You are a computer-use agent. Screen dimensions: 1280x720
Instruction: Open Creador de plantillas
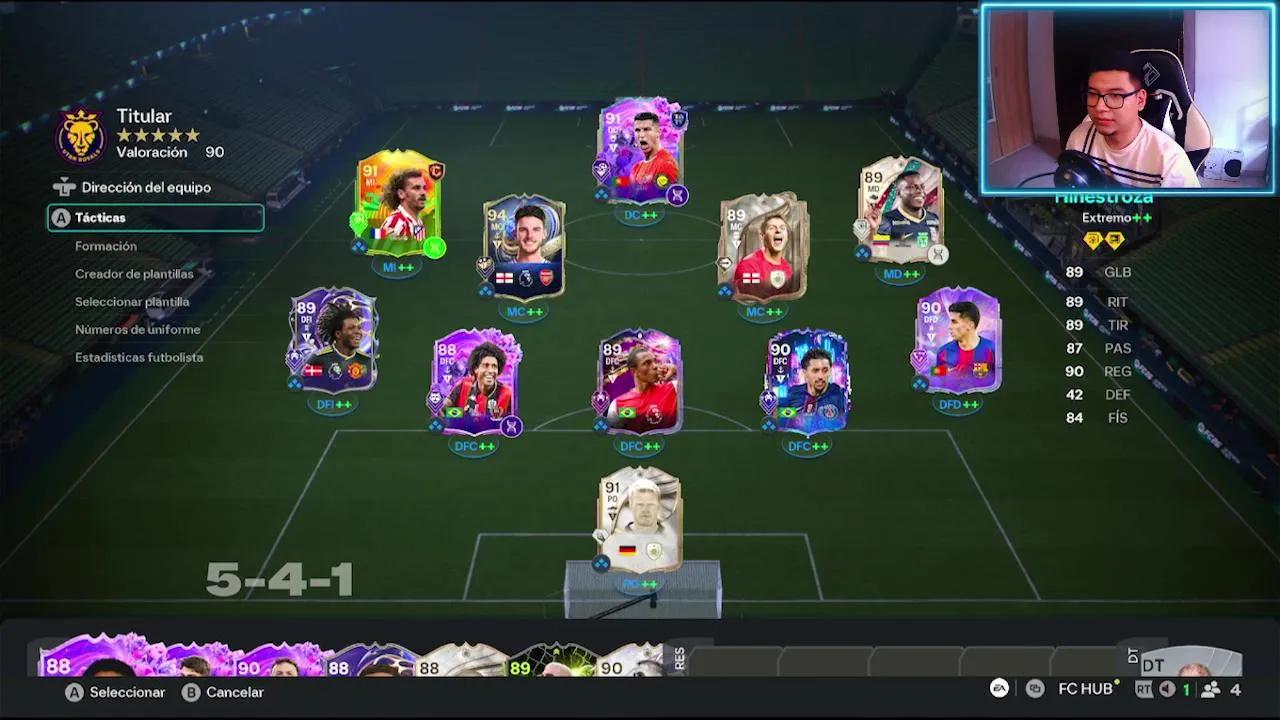[x=134, y=274]
